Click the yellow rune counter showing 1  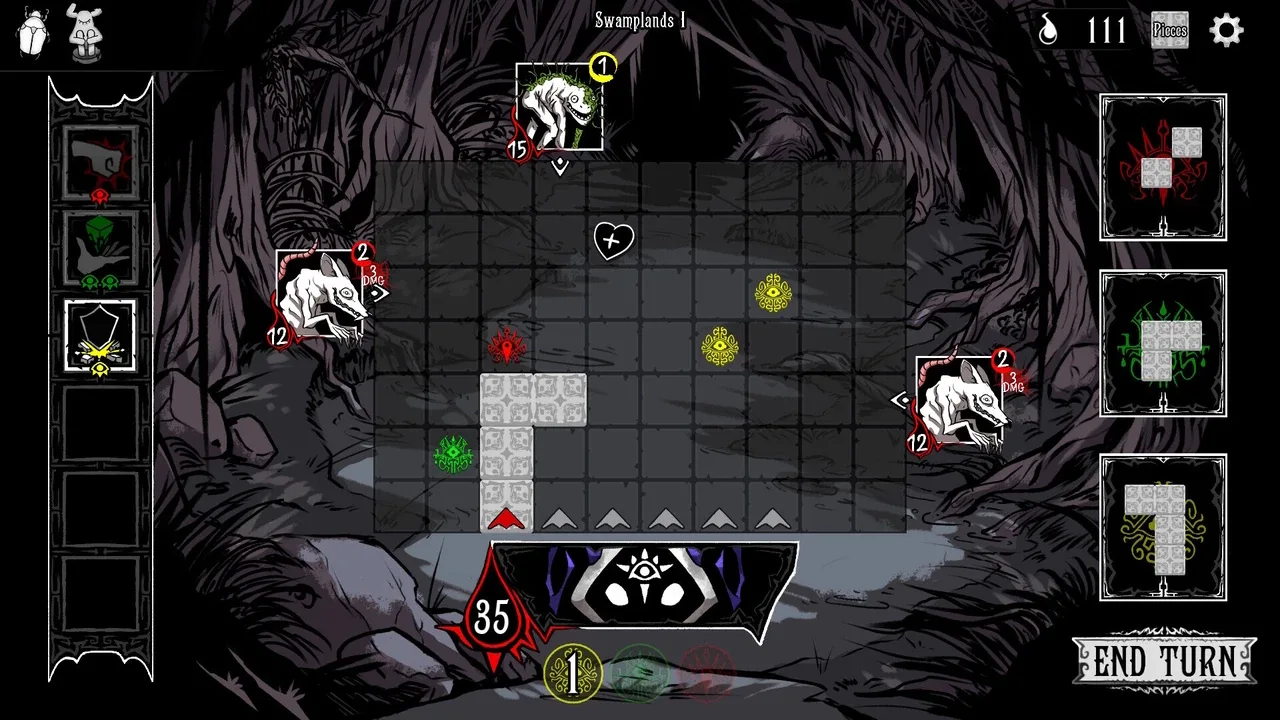tap(573, 673)
